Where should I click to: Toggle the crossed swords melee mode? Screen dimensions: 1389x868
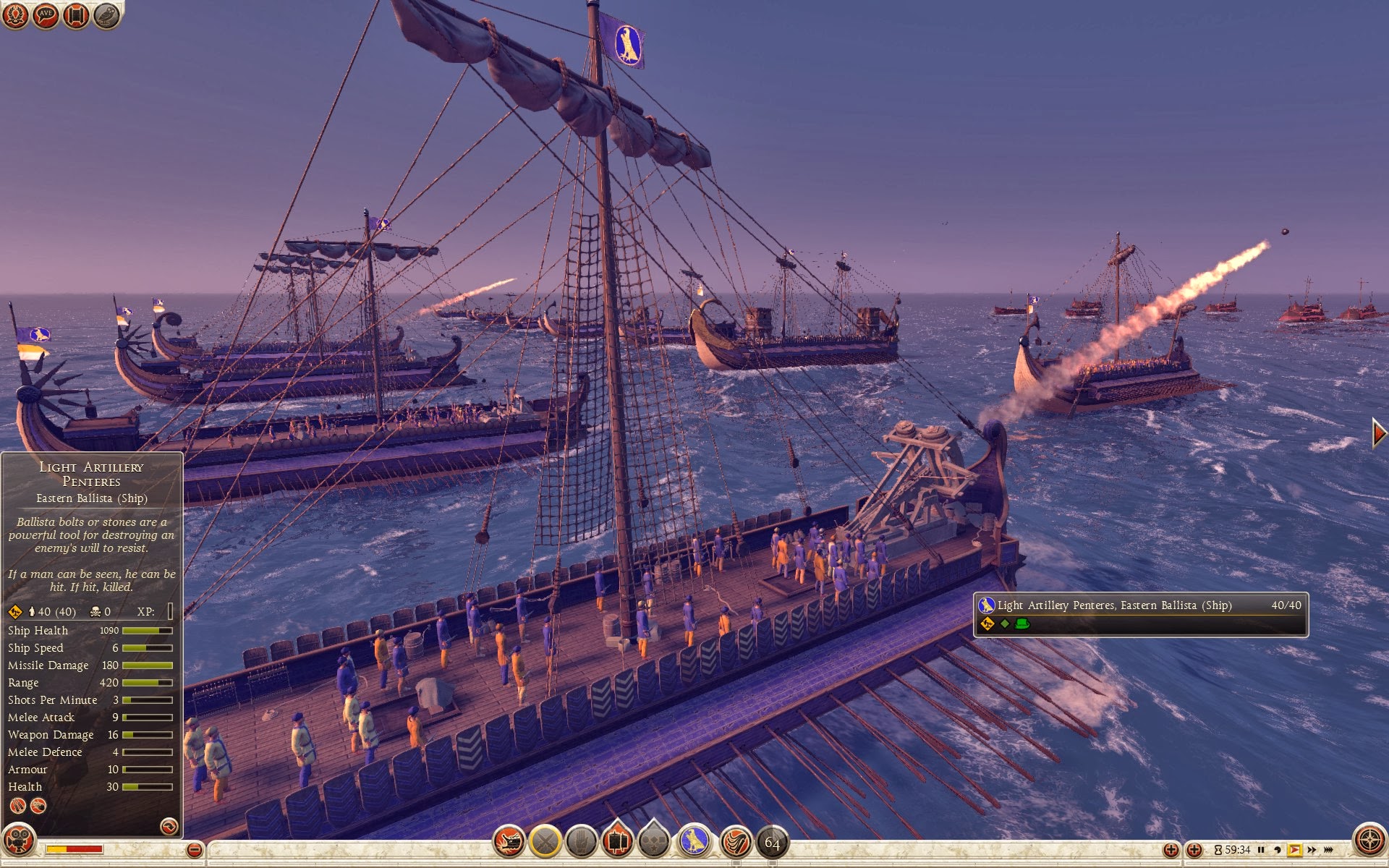[545, 841]
